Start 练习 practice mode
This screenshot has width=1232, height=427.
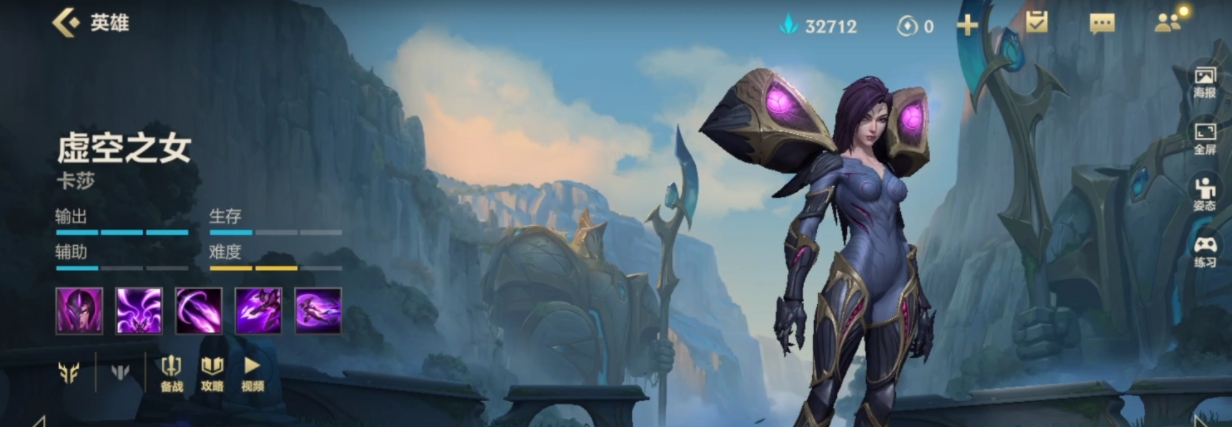click(x=1204, y=250)
